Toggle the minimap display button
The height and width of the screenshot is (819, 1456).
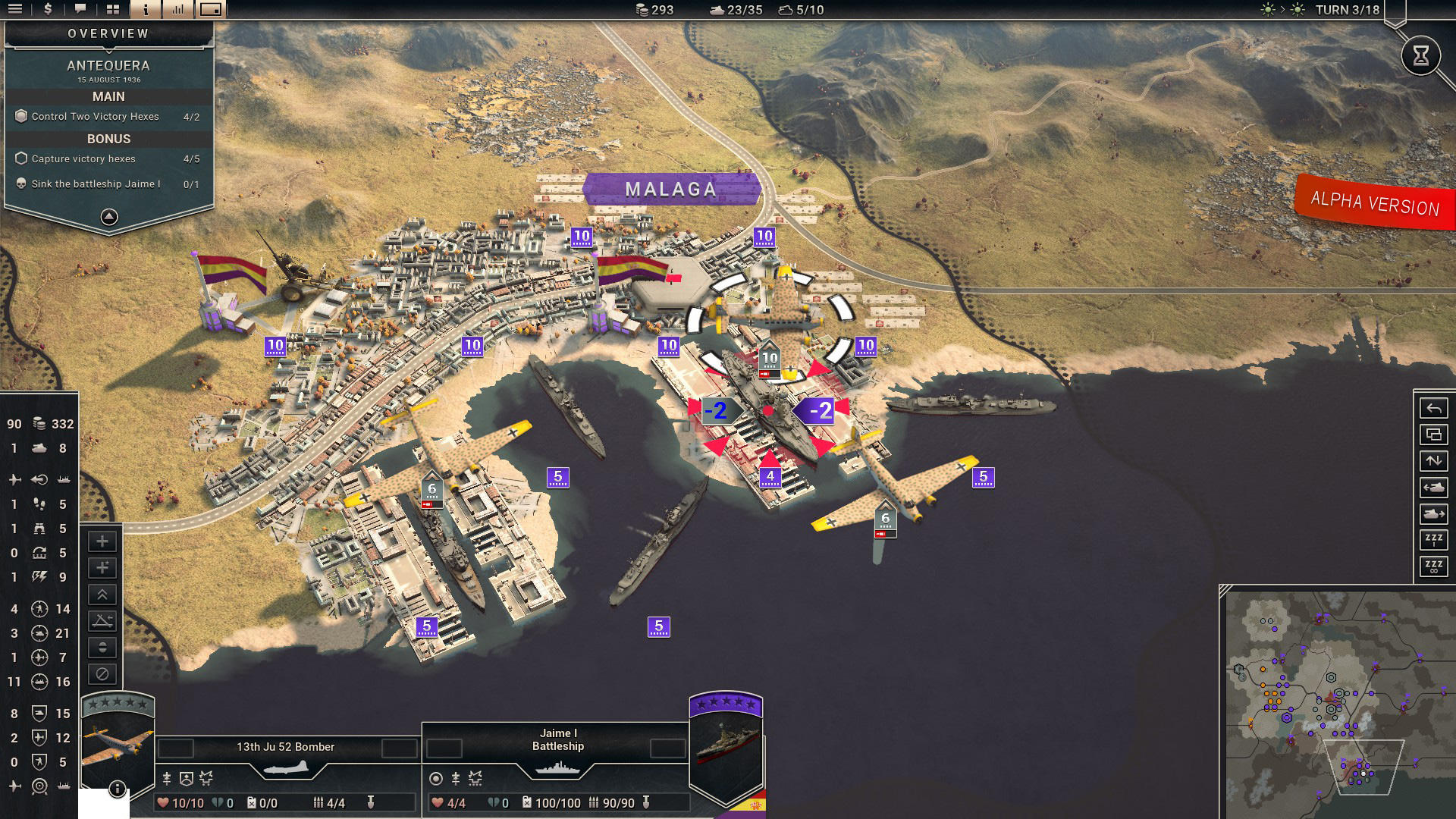pos(211,9)
